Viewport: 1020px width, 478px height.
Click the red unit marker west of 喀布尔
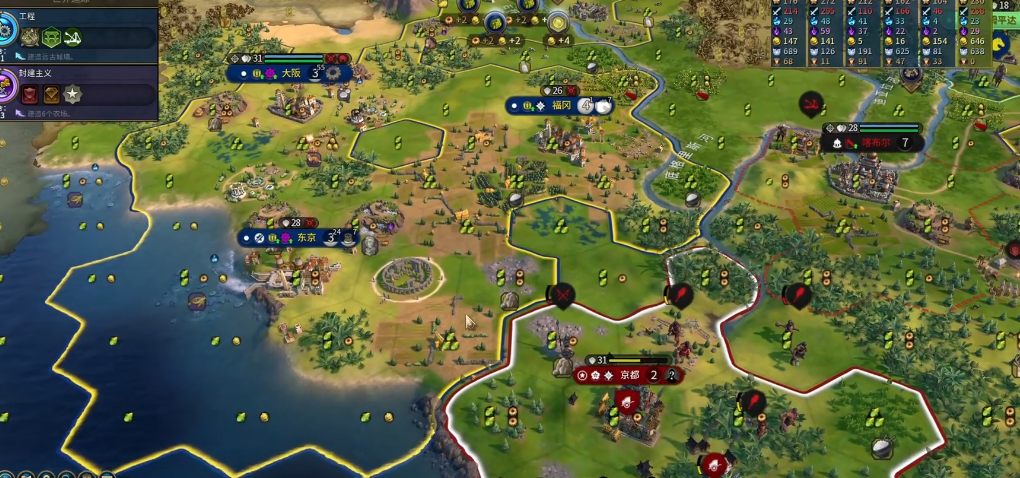[x=810, y=102]
